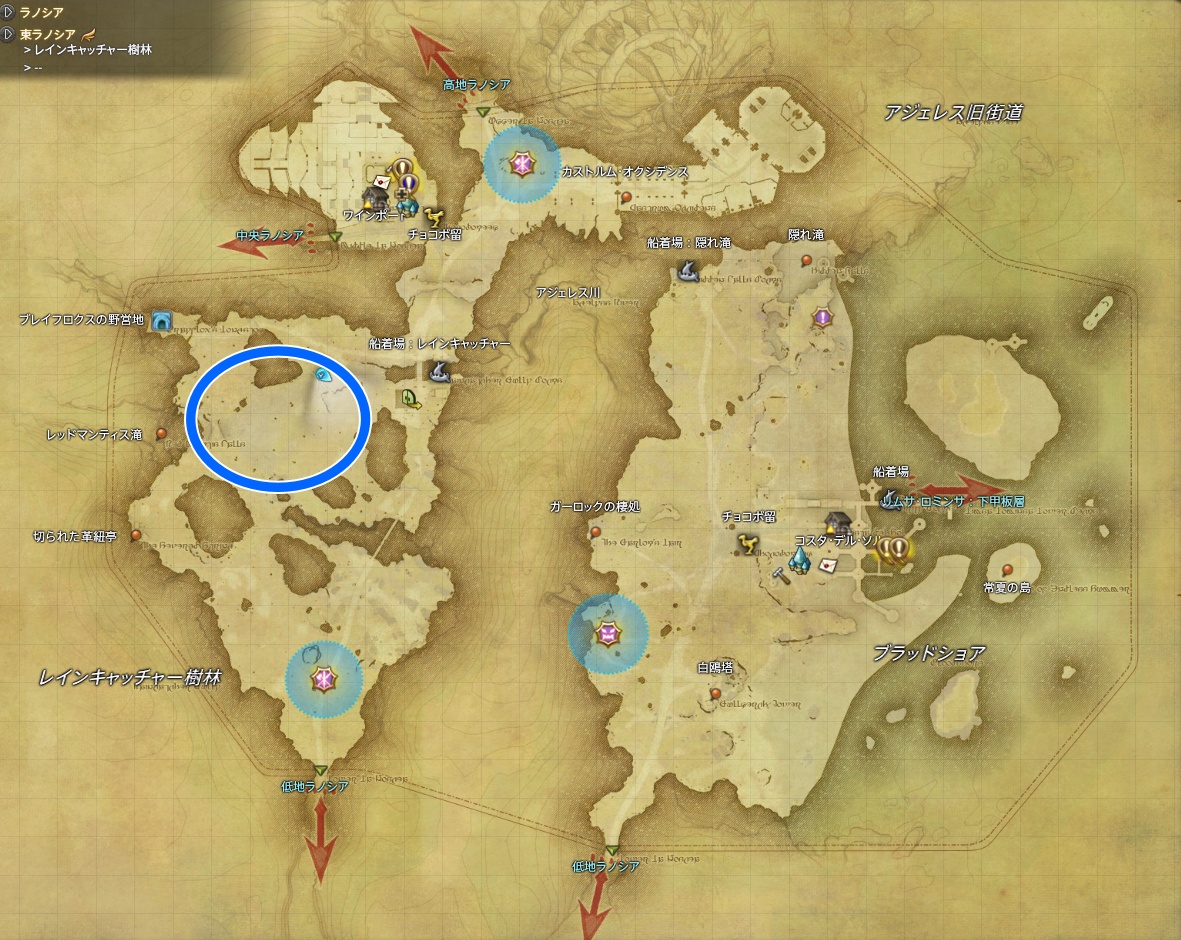Click the 高地ラノシア zone exit label
1181x940 pixels.
point(477,86)
